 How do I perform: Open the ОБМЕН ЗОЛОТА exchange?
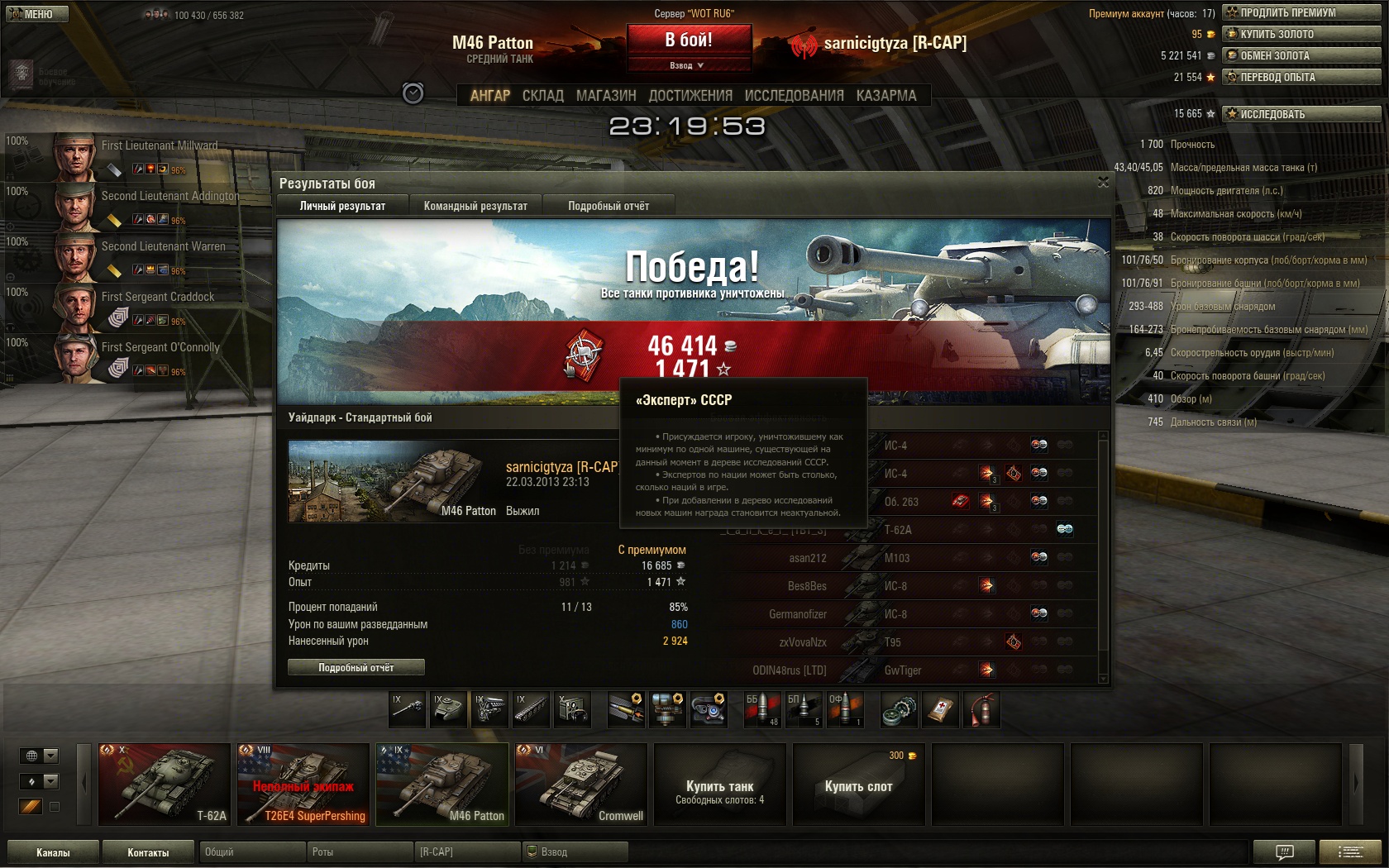coord(1301,55)
